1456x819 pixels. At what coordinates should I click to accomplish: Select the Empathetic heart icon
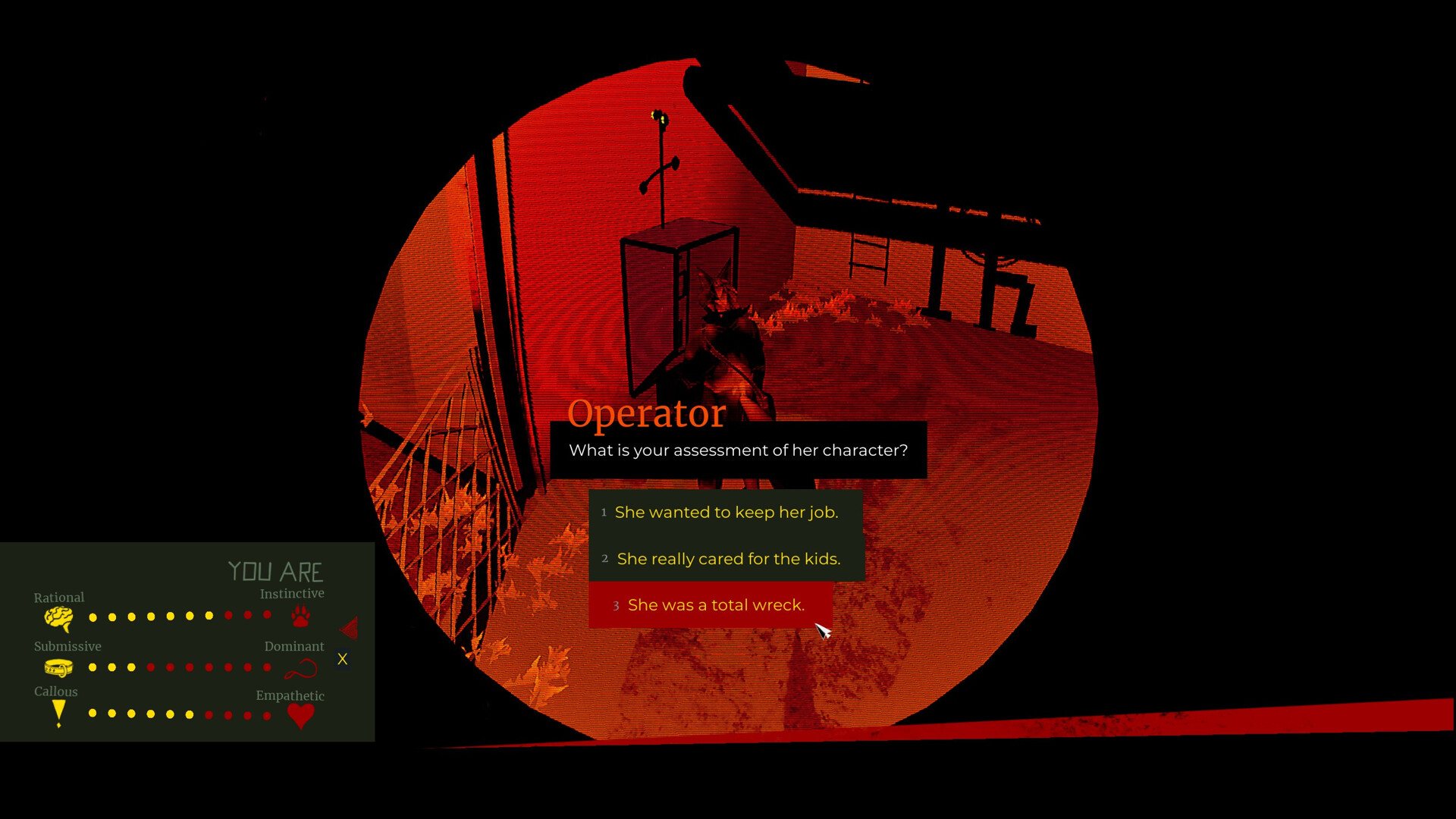point(300,714)
